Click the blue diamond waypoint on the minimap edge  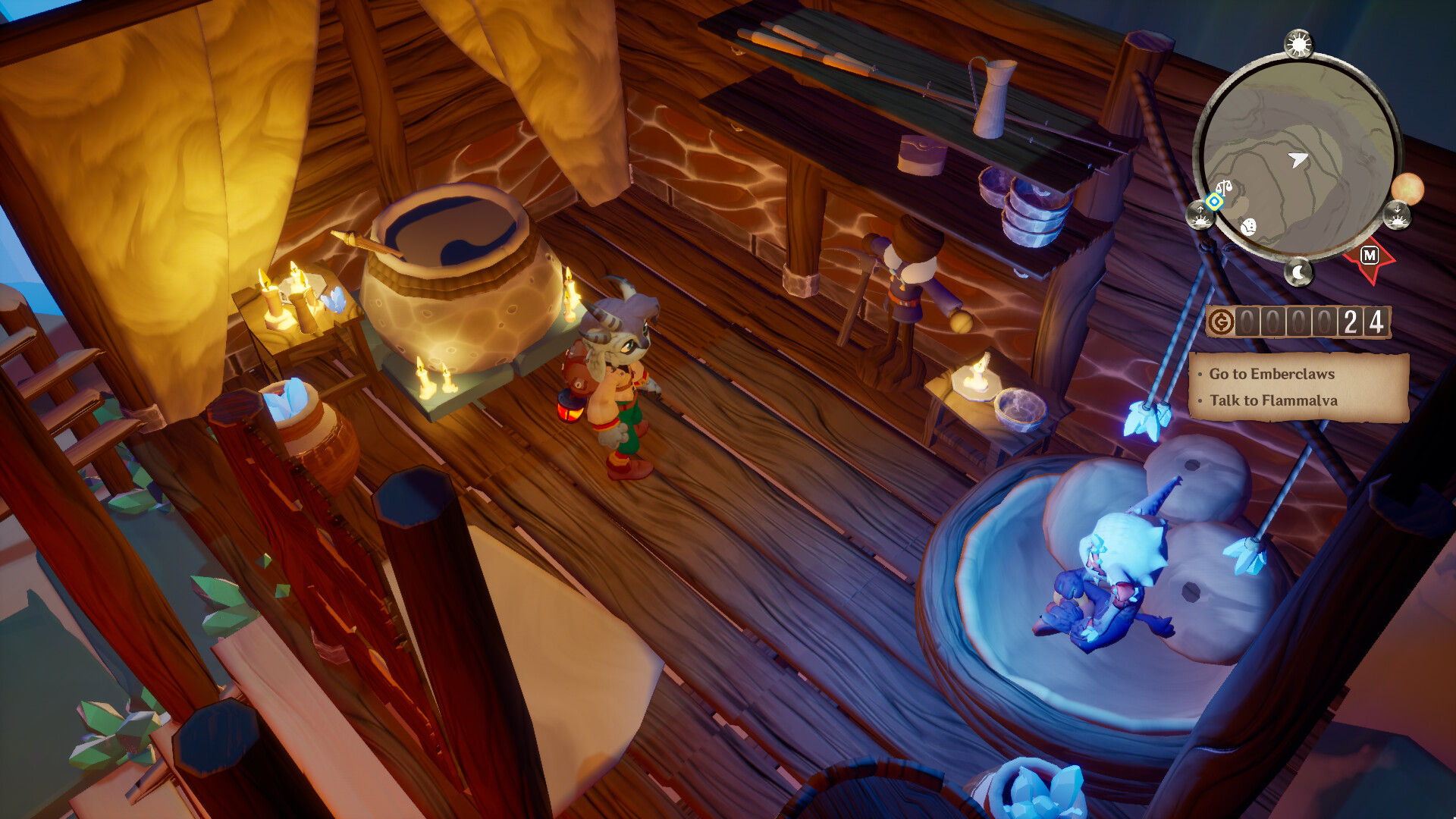tap(1213, 202)
